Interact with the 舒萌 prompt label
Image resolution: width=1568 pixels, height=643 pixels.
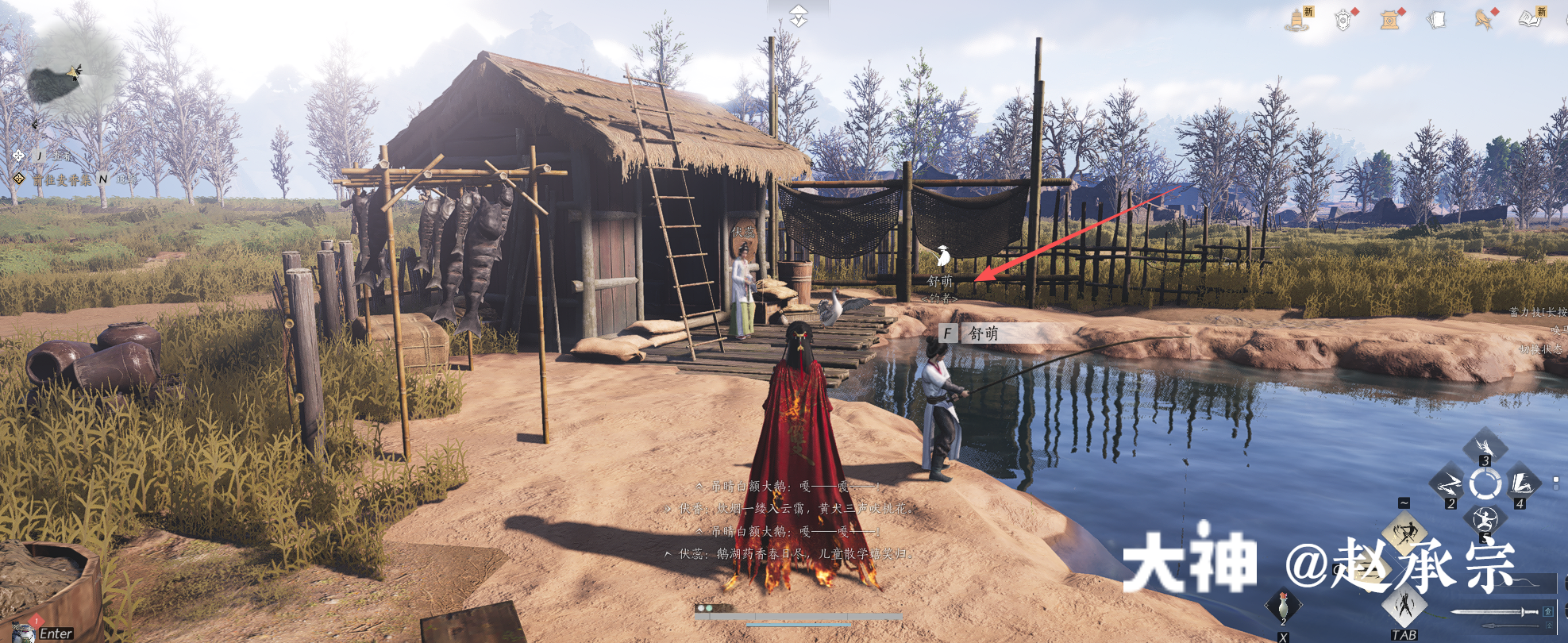[x=983, y=333]
